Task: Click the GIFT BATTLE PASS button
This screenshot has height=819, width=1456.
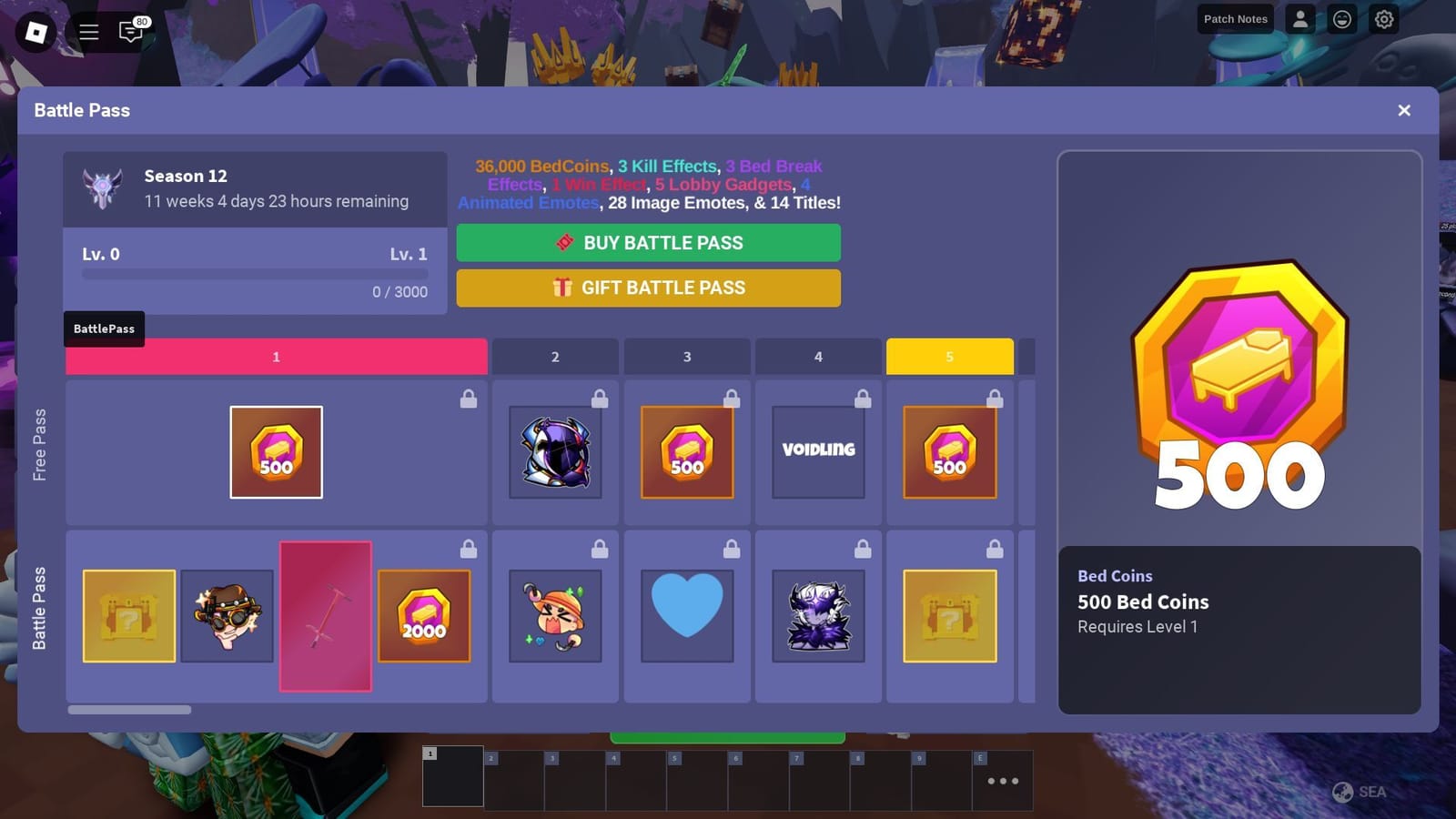Action: click(648, 288)
